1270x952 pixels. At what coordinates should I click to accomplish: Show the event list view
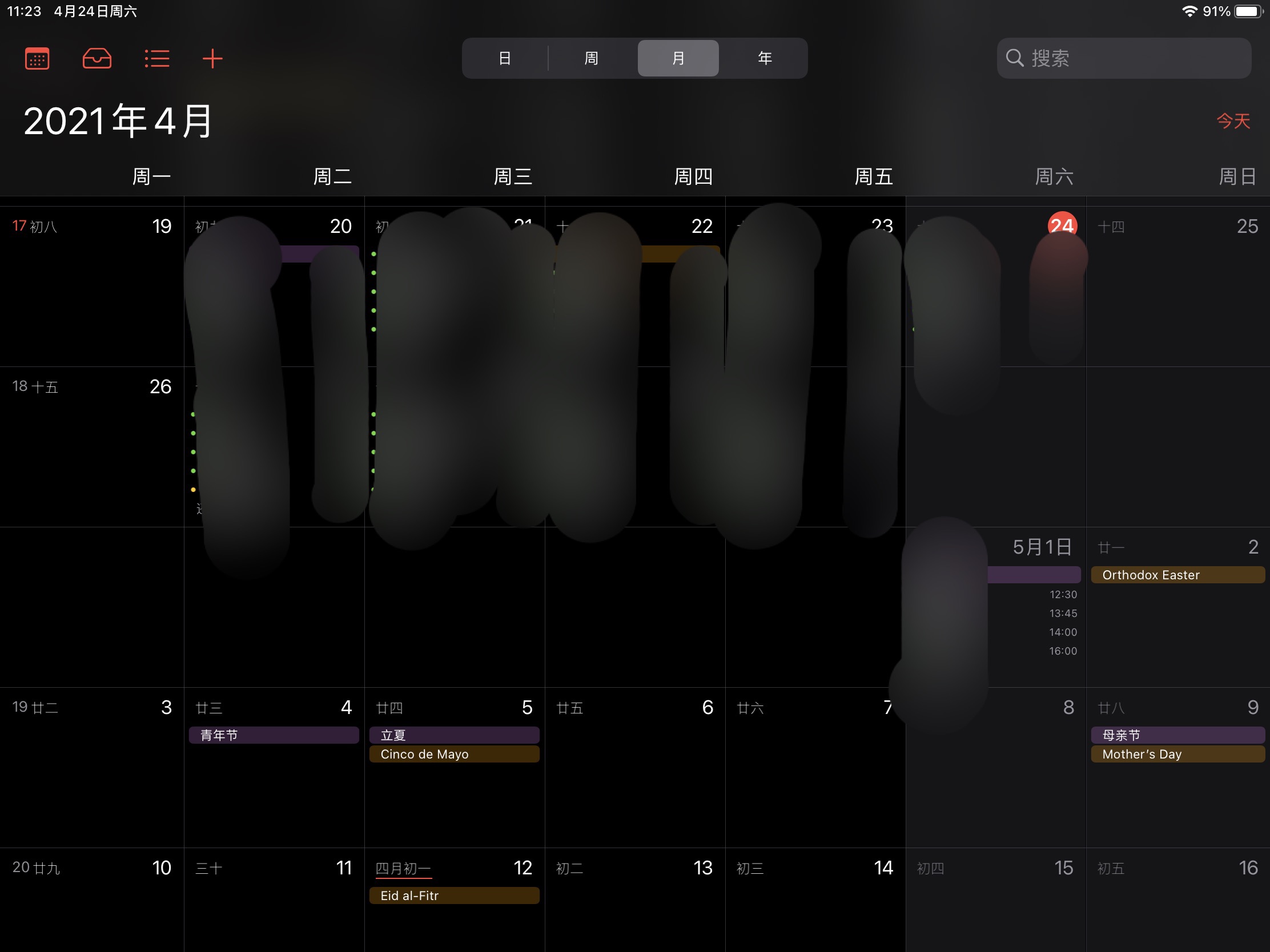pos(156,59)
